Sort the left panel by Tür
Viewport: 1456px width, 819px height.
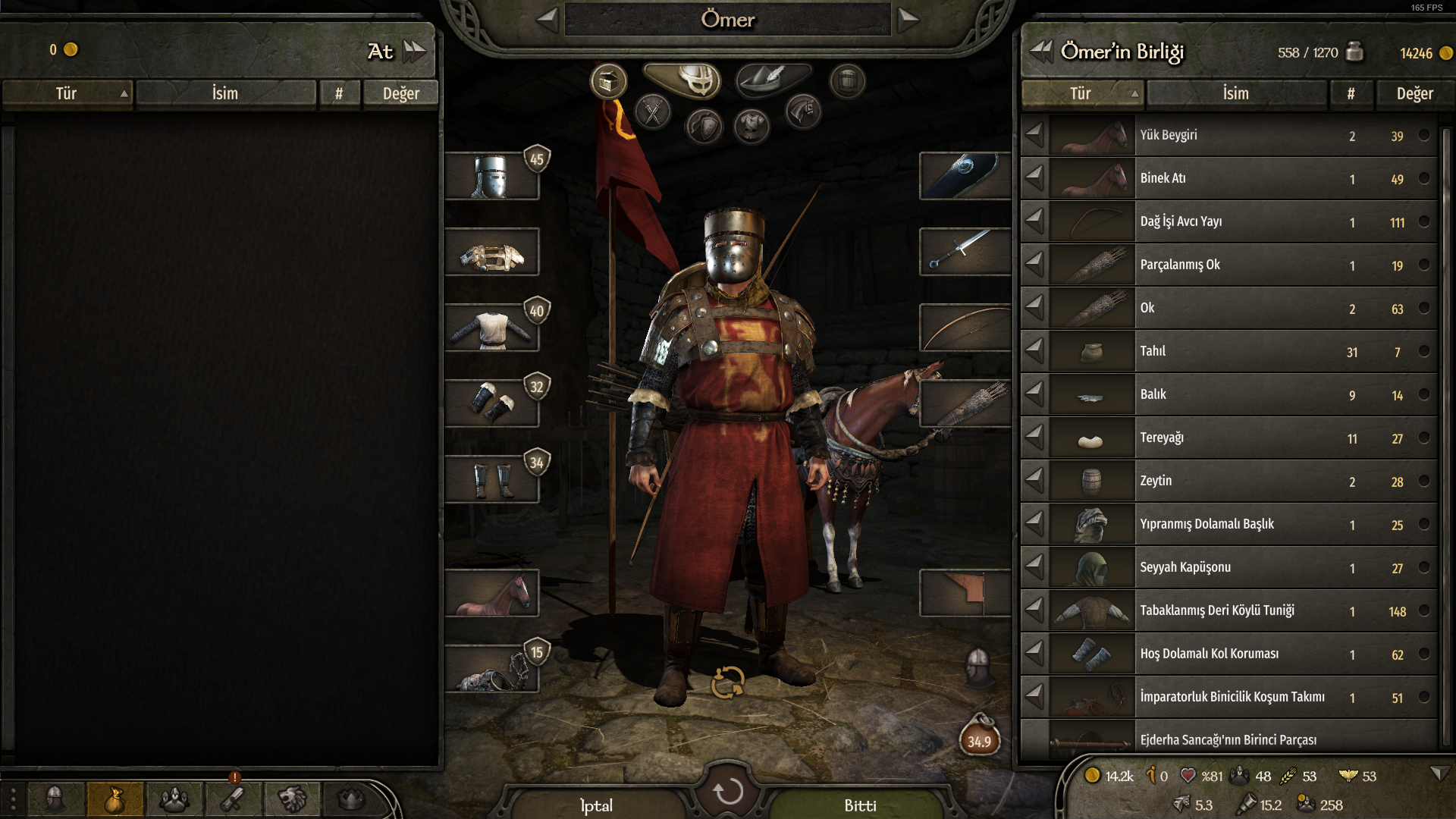pyautogui.click(x=67, y=93)
